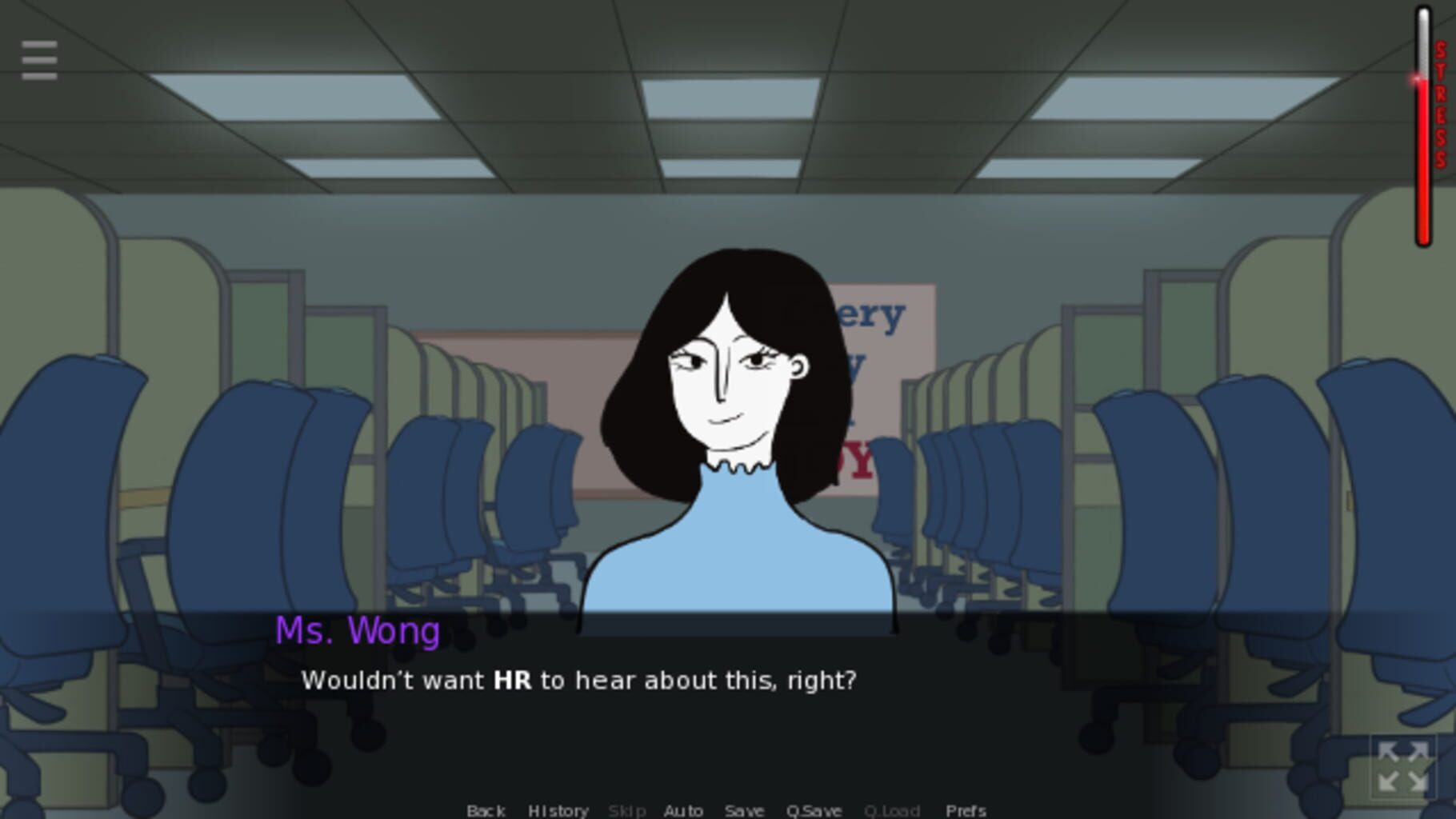Screen dimensions: 1456x819
Task: Toggle Auto-forward reading mode
Action: (x=682, y=810)
